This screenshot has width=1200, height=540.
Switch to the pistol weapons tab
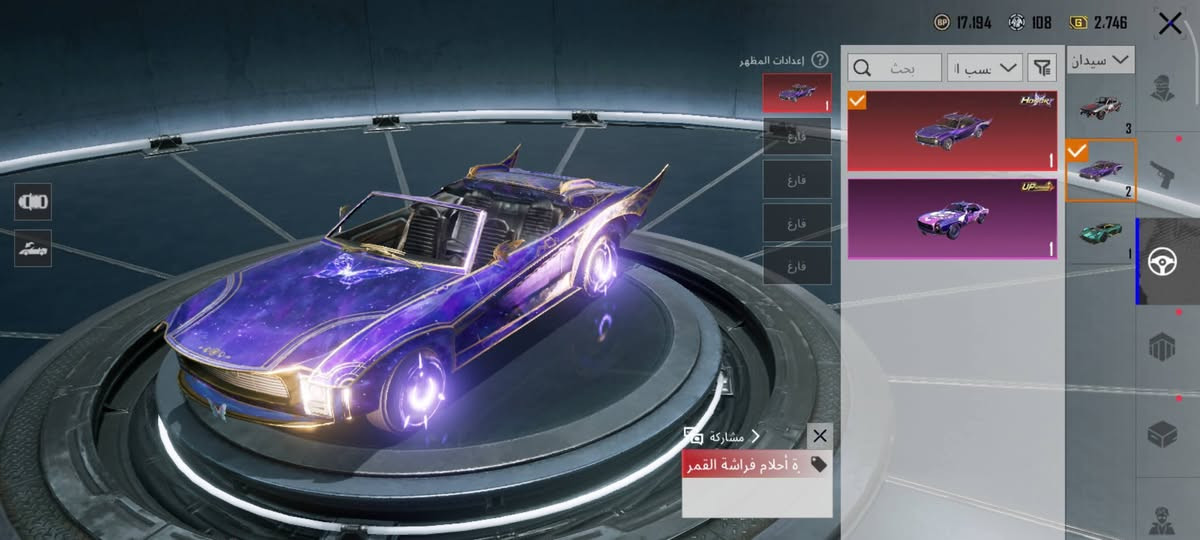coord(1162,173)
